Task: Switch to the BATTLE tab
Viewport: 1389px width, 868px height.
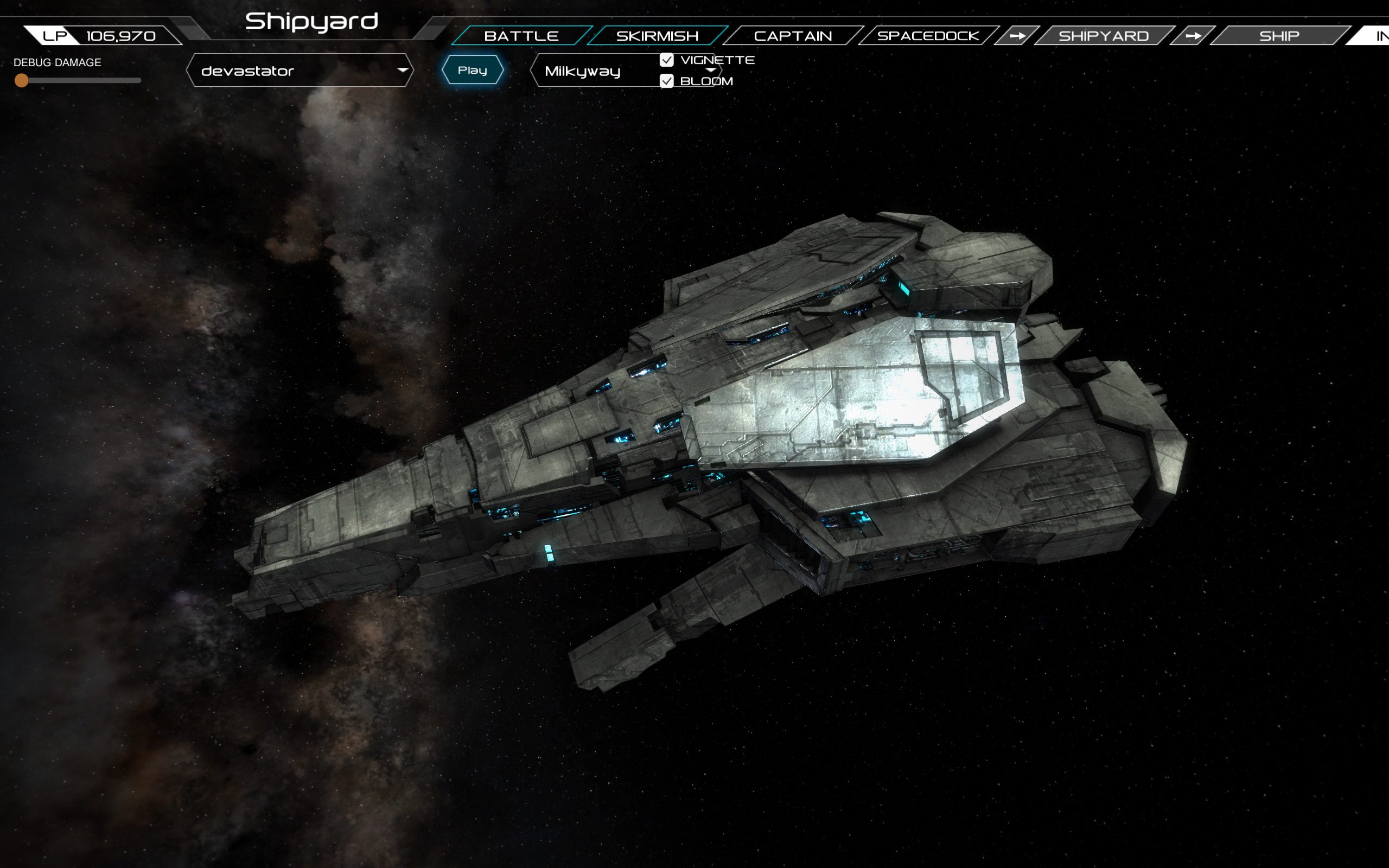Action: (x=521, y=35)
